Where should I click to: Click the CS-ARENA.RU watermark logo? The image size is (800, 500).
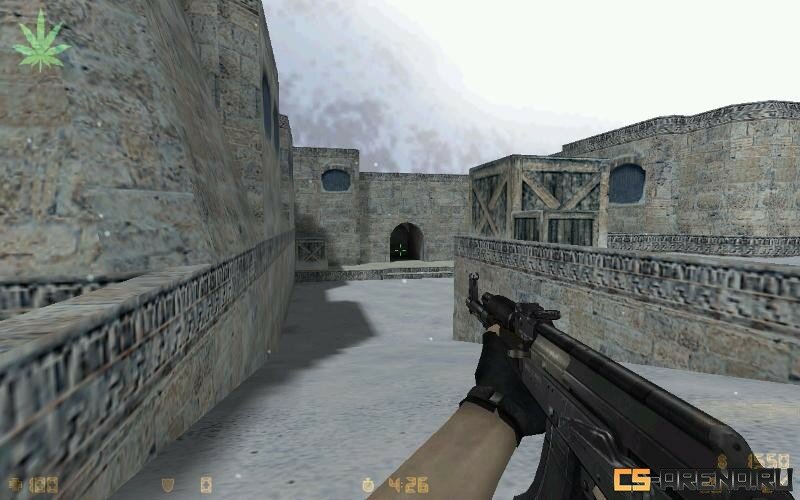click(702, 480)
